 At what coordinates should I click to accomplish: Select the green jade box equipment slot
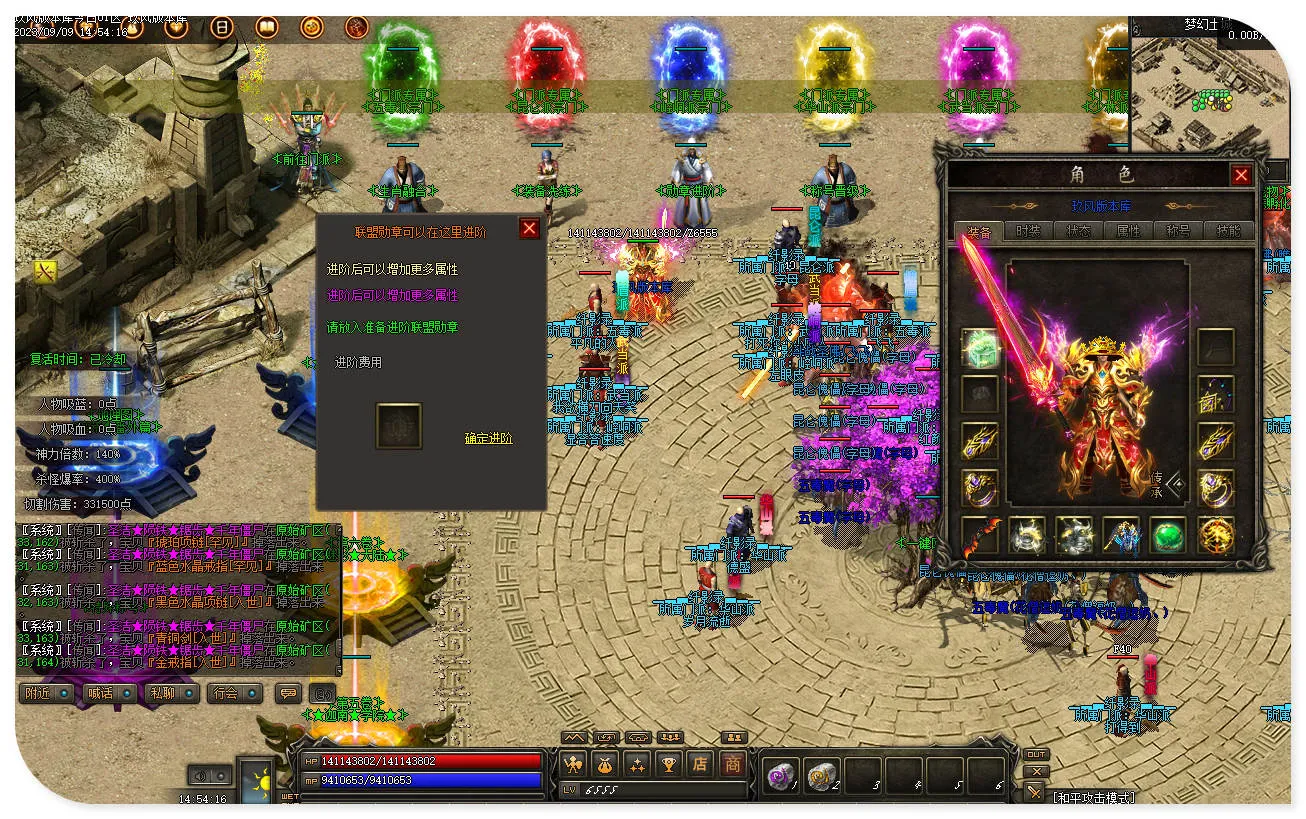(980, 347)
